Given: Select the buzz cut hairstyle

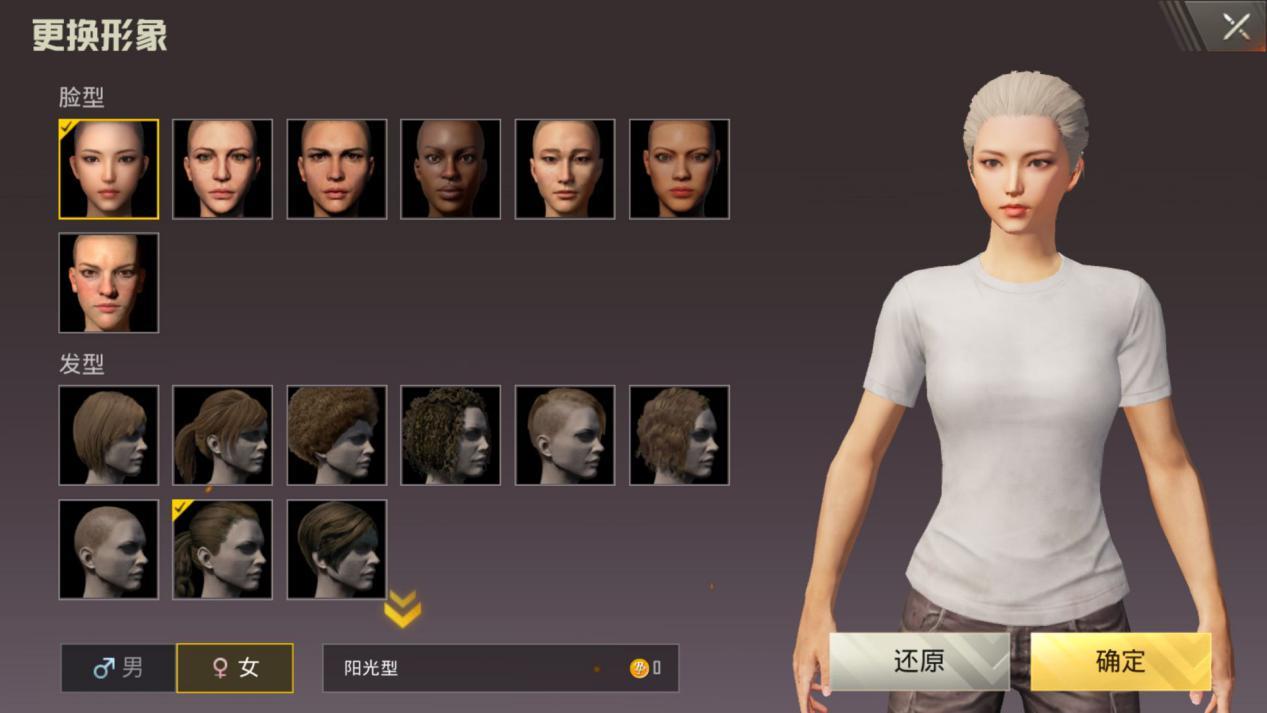Looking at the screenshot, I should coord(109,549).
